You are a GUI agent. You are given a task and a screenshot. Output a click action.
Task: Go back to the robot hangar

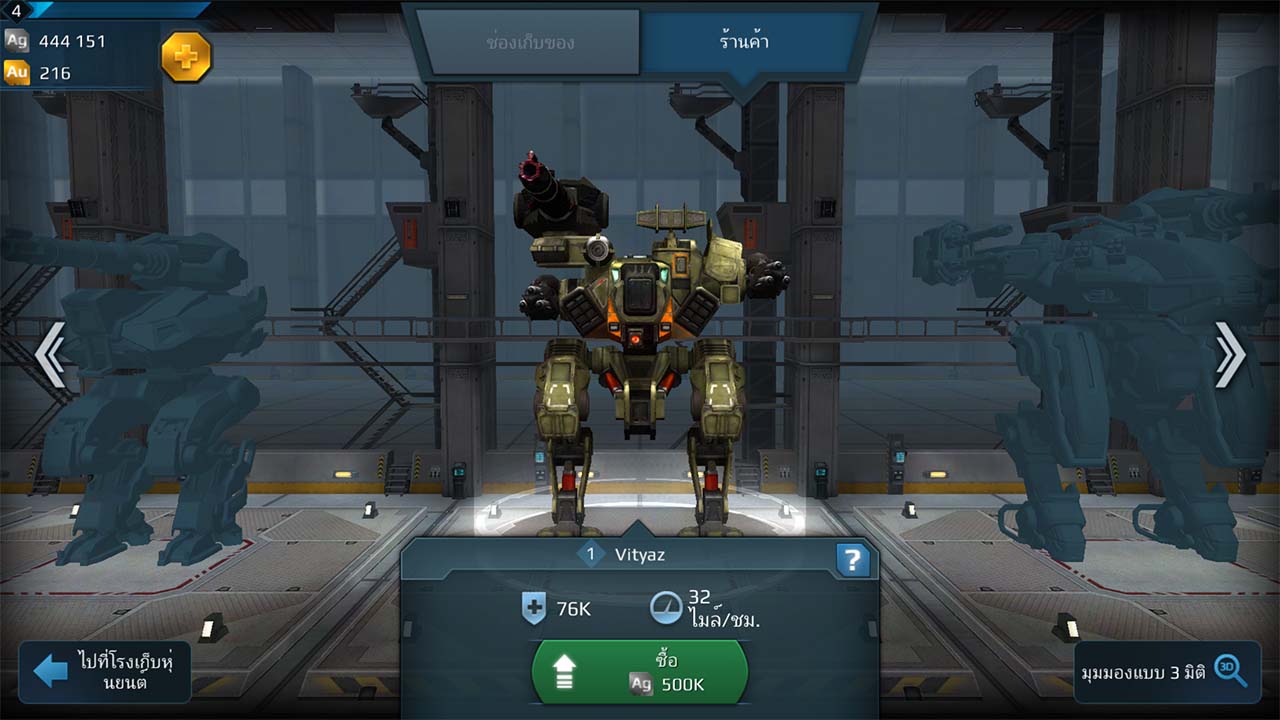point(105,671)
